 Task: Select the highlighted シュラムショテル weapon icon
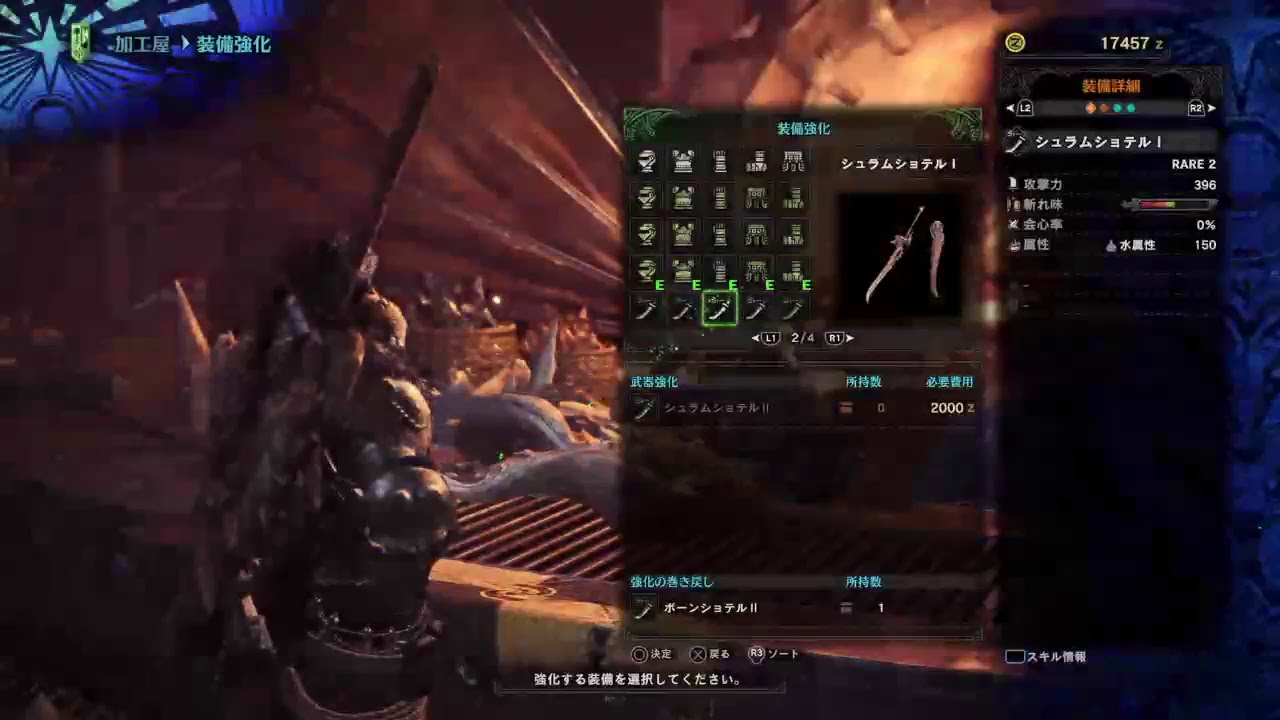[720, 308]
